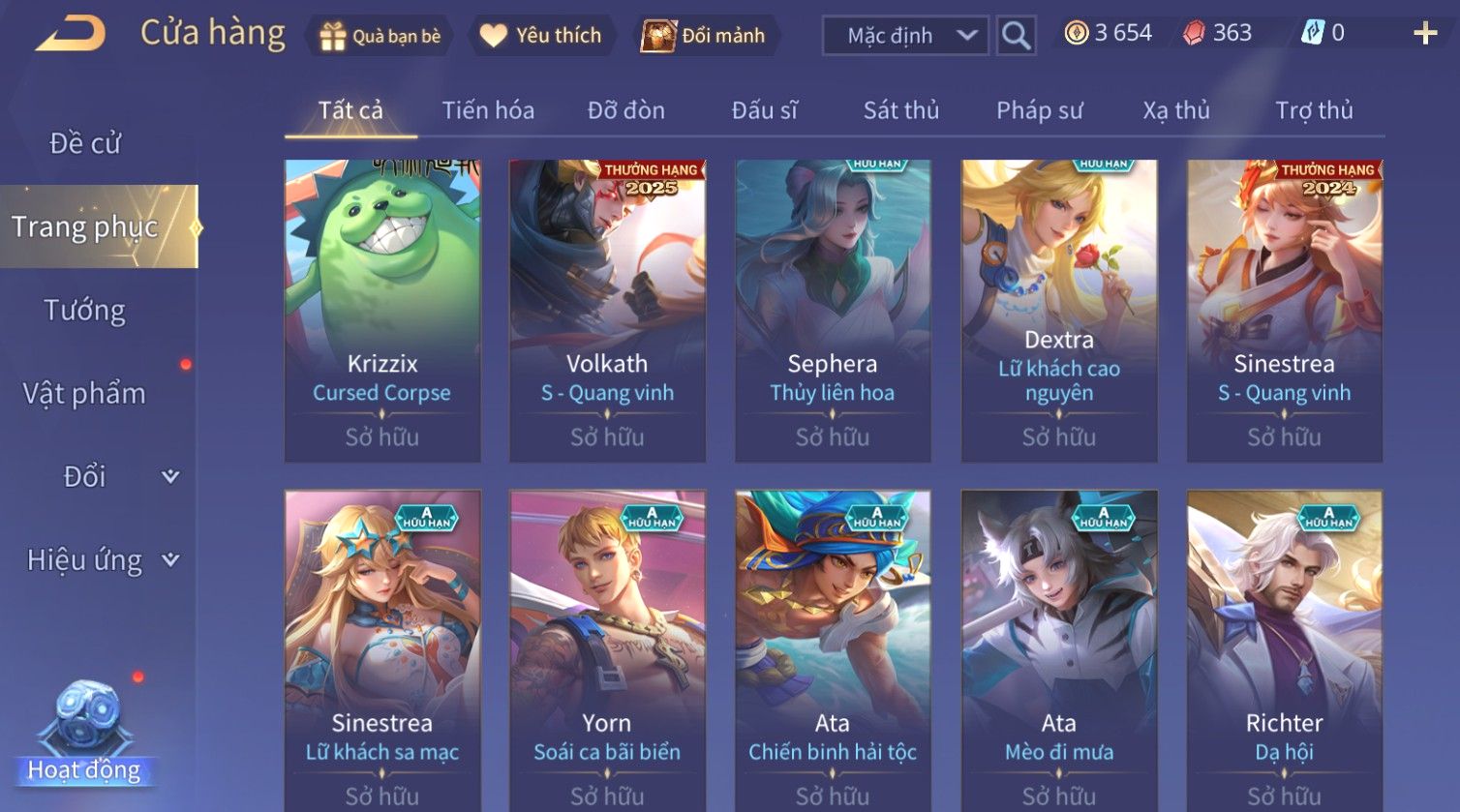Open the Yêu thích favorites list
The image size is (1460, 812).
(x=542, y=36)
